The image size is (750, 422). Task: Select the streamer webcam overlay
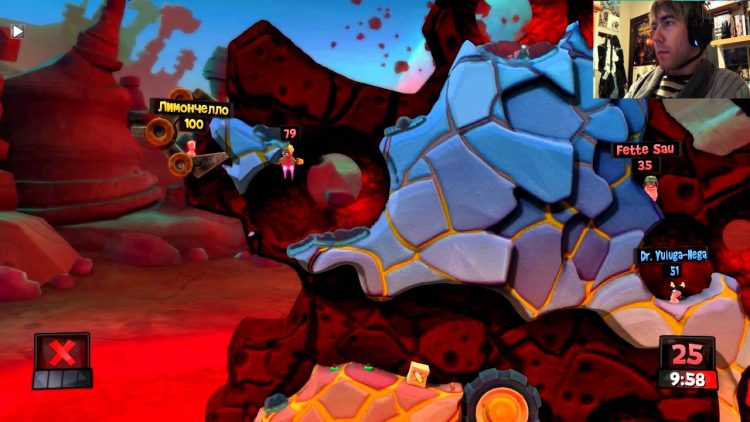click(x=671, y=49)
